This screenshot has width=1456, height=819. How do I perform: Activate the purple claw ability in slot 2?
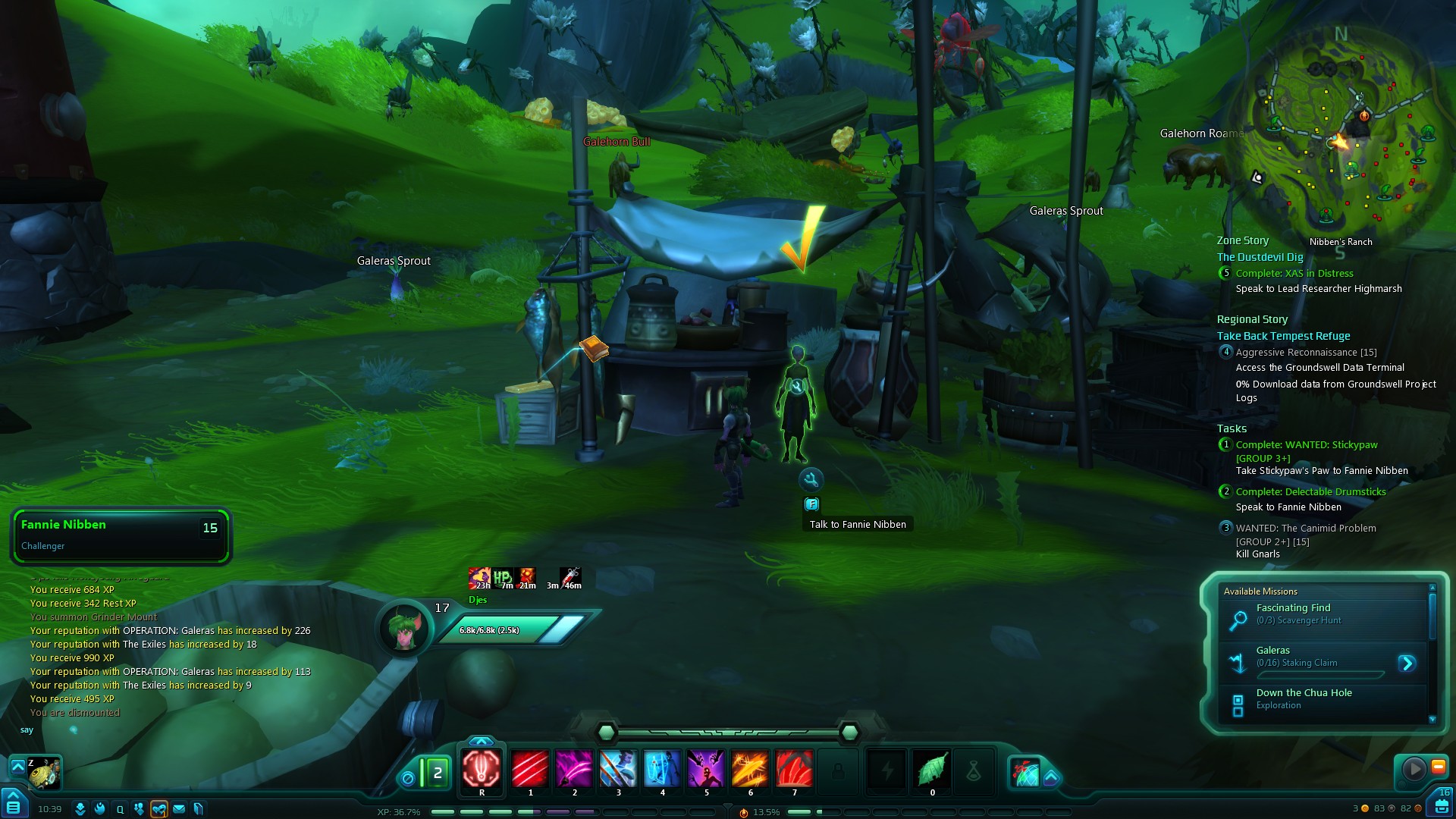tap(574, 767)
